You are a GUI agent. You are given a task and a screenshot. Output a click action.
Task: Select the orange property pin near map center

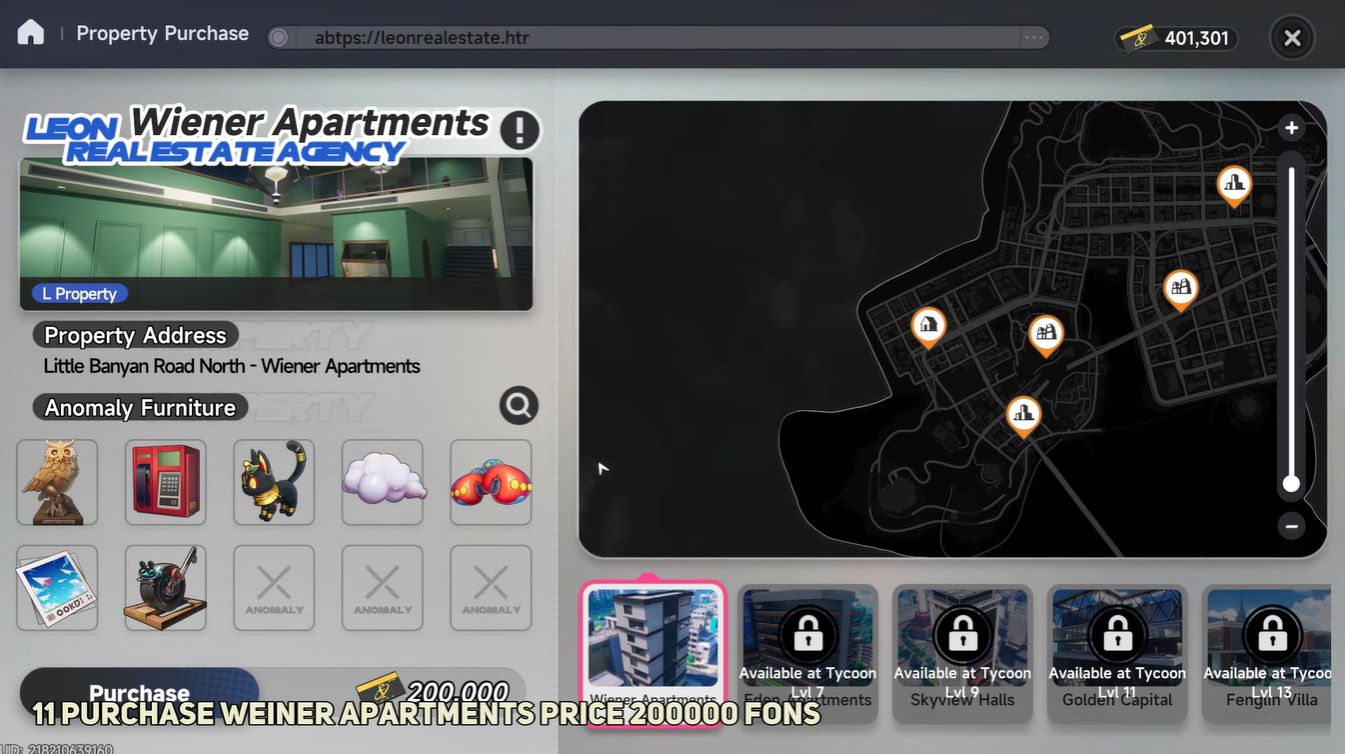pyautogui.click(x=1046, y=331)
